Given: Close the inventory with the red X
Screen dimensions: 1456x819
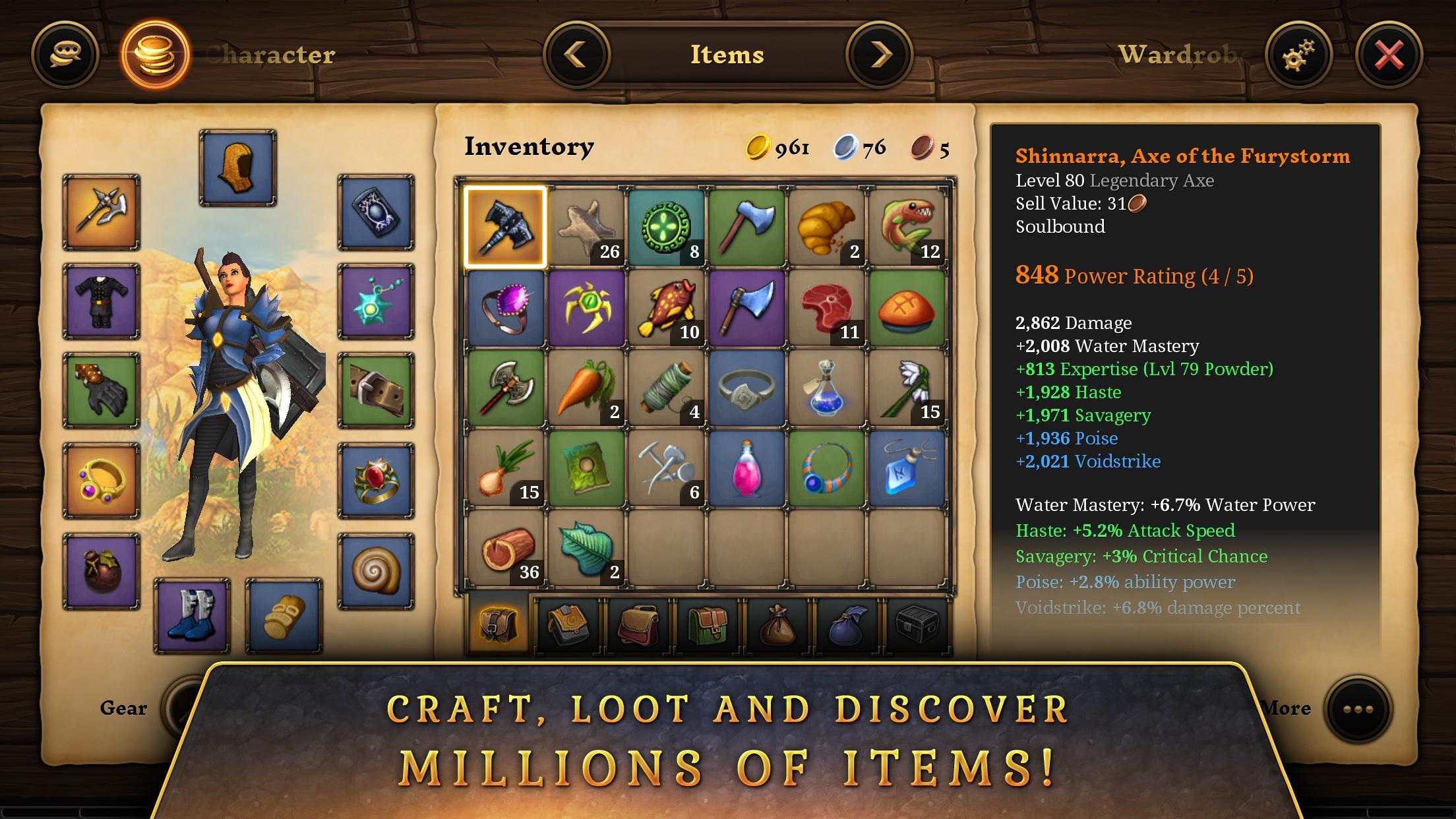Looking at the screenshot, I should click(1389, 55).
